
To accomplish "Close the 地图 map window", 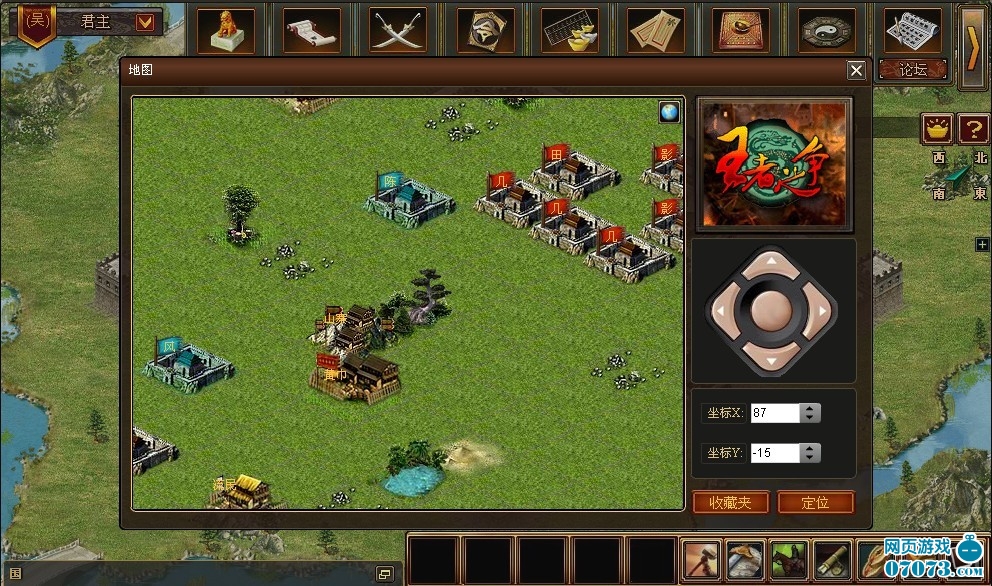I will [x=856, y=70].
